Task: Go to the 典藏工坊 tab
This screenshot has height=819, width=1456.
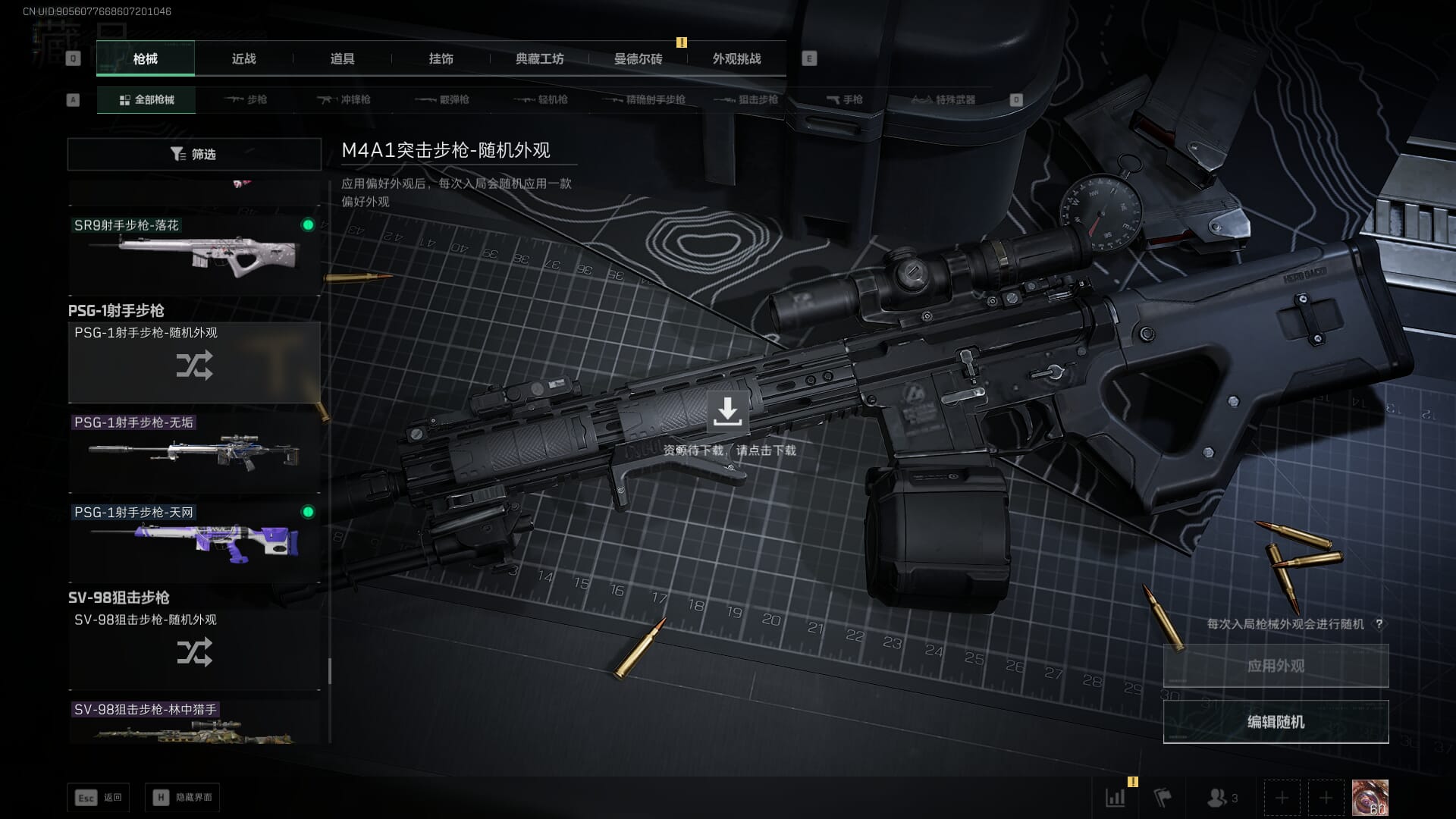Action: coord(539,59)
